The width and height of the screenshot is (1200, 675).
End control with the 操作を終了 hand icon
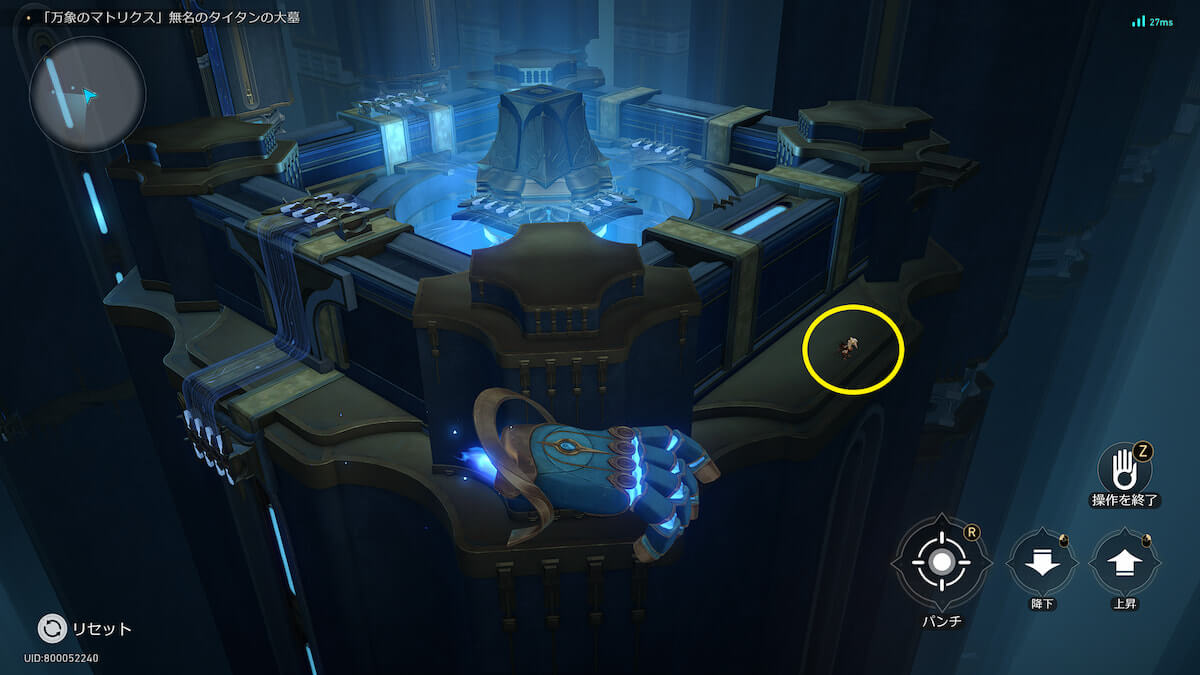click(1124, 467)
